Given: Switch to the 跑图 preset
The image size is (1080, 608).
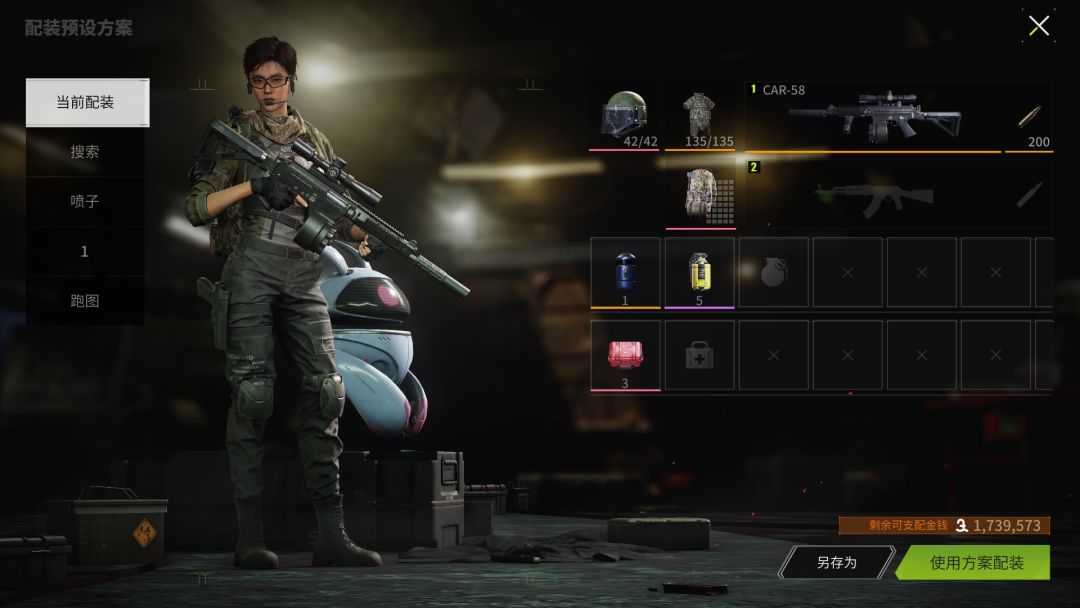Looking at the screenshot, I should tap(85, 300).
